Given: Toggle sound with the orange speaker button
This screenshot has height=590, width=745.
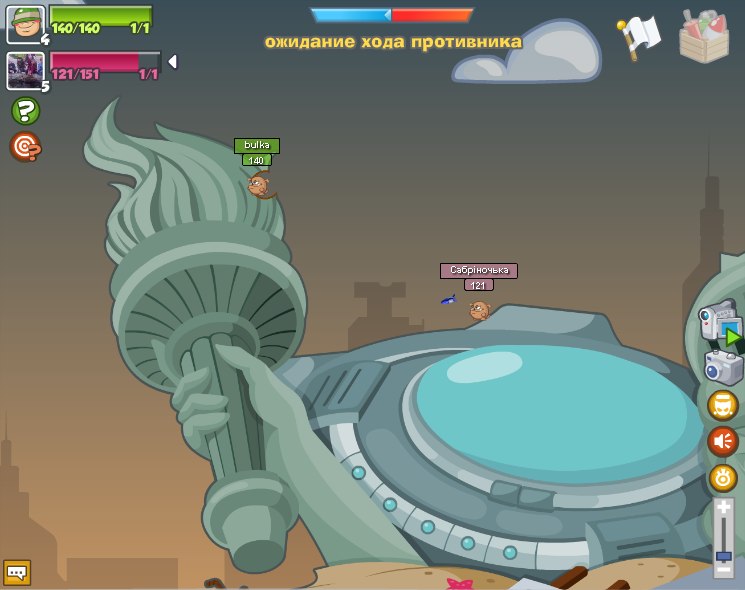Looking at the screenshot, I should [722, 441].
